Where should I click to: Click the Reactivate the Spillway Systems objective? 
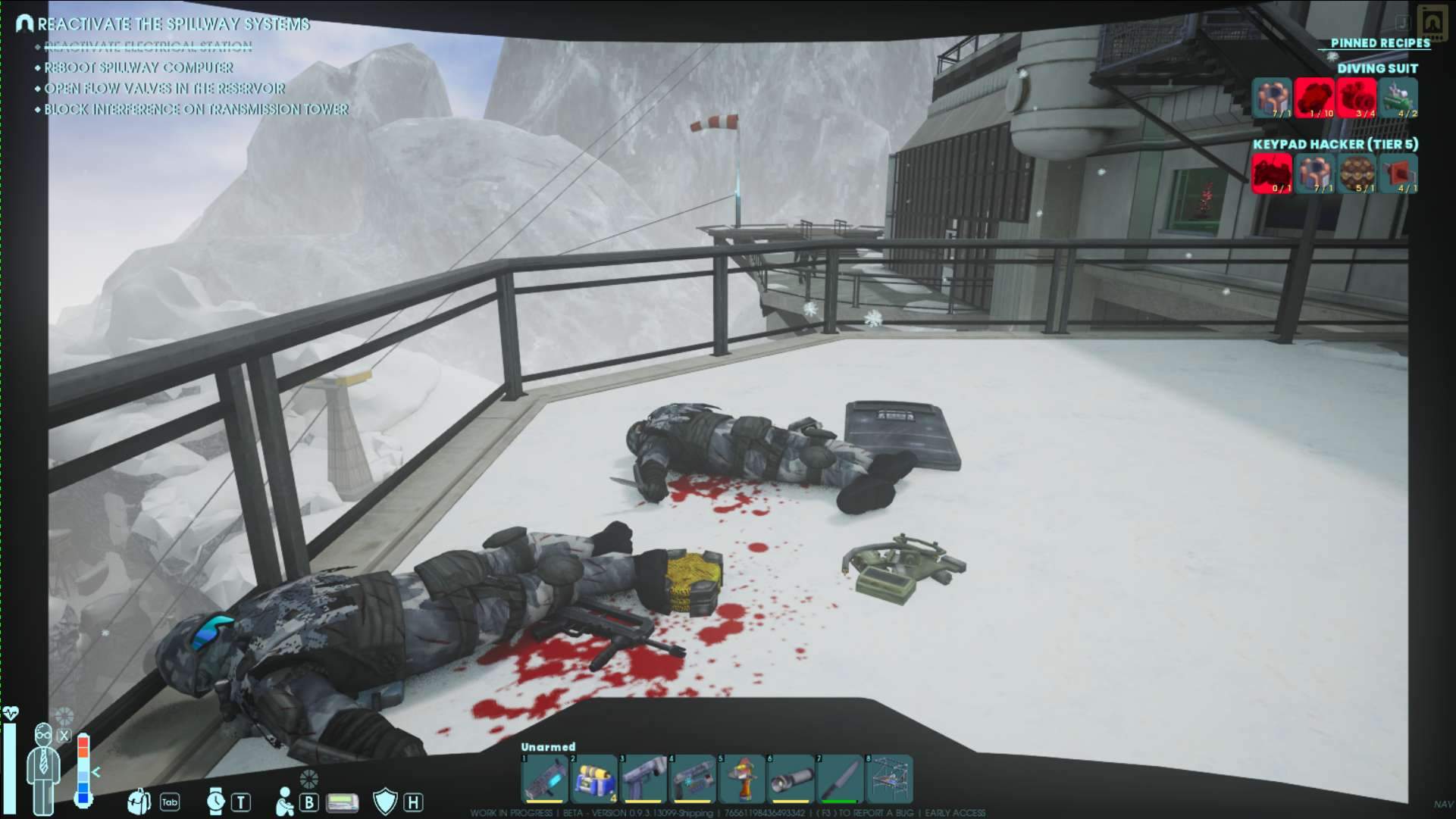173,24
